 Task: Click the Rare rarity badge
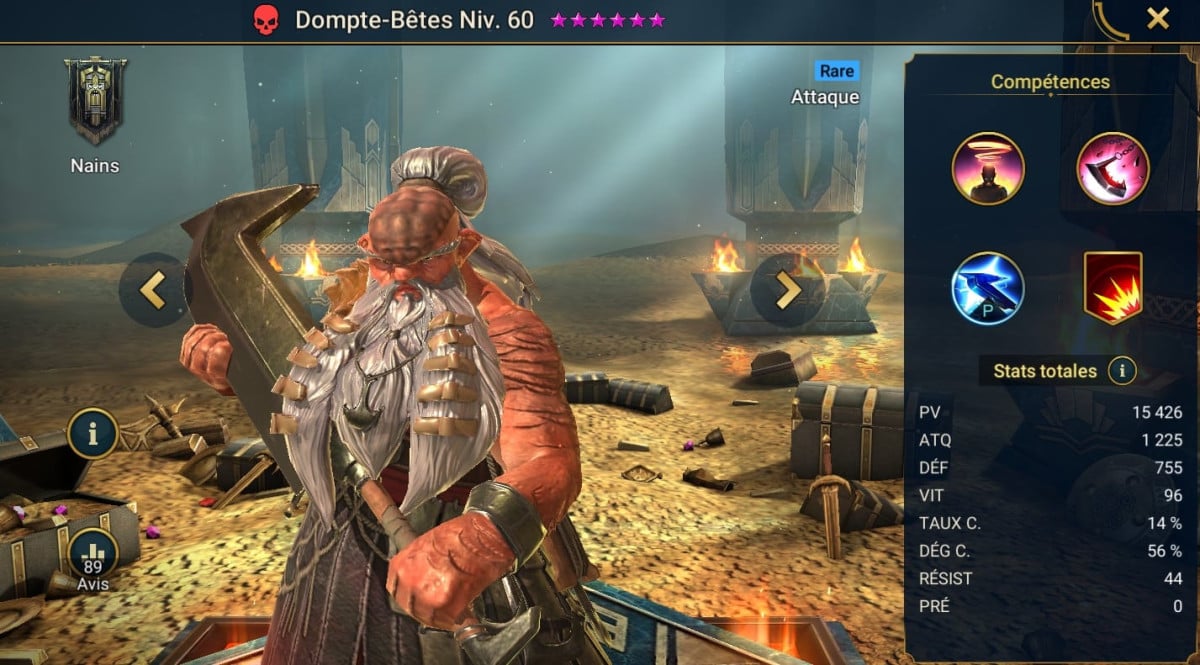[836, 71]
